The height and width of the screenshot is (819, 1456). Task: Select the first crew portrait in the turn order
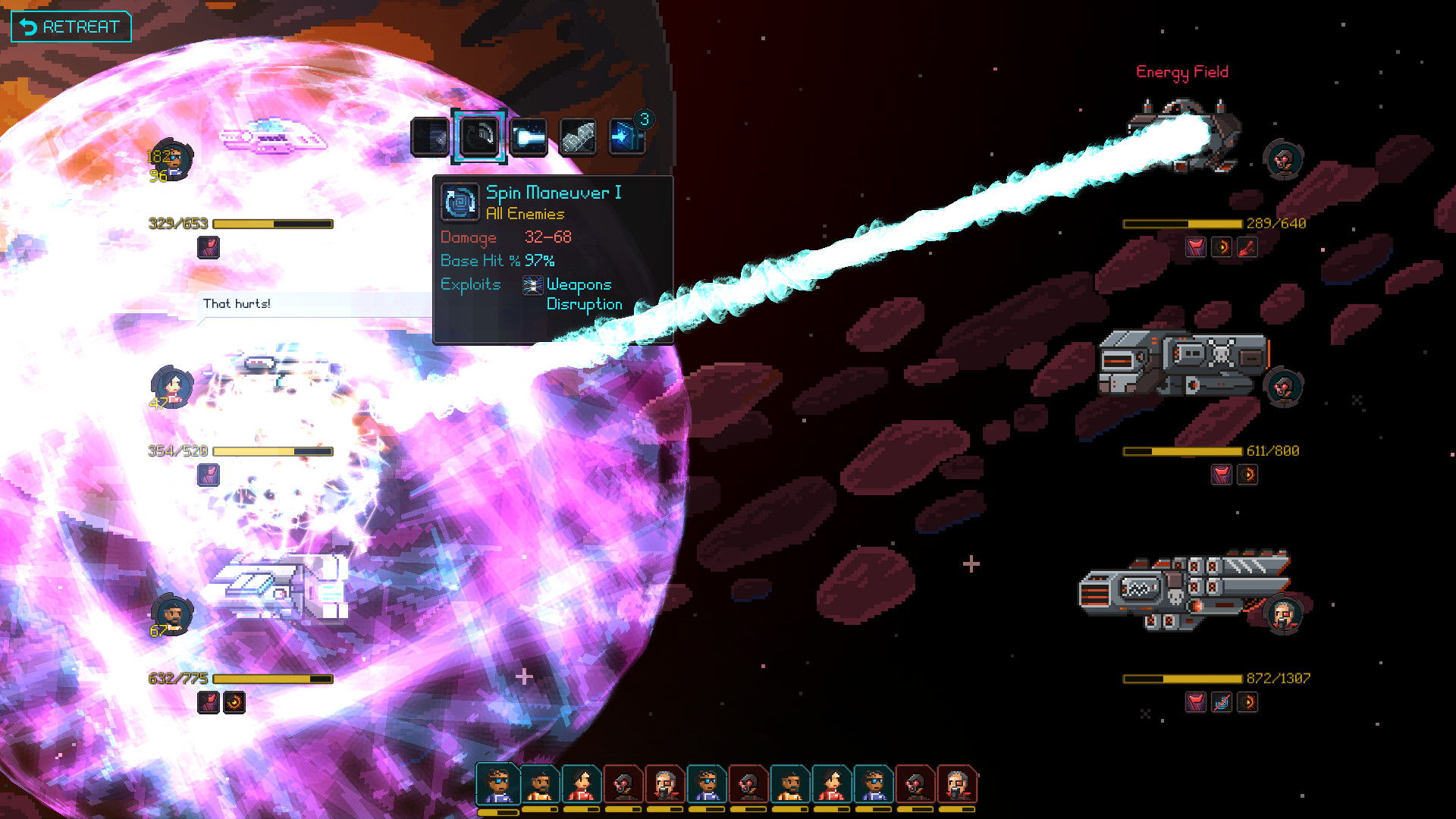[497, 785]
